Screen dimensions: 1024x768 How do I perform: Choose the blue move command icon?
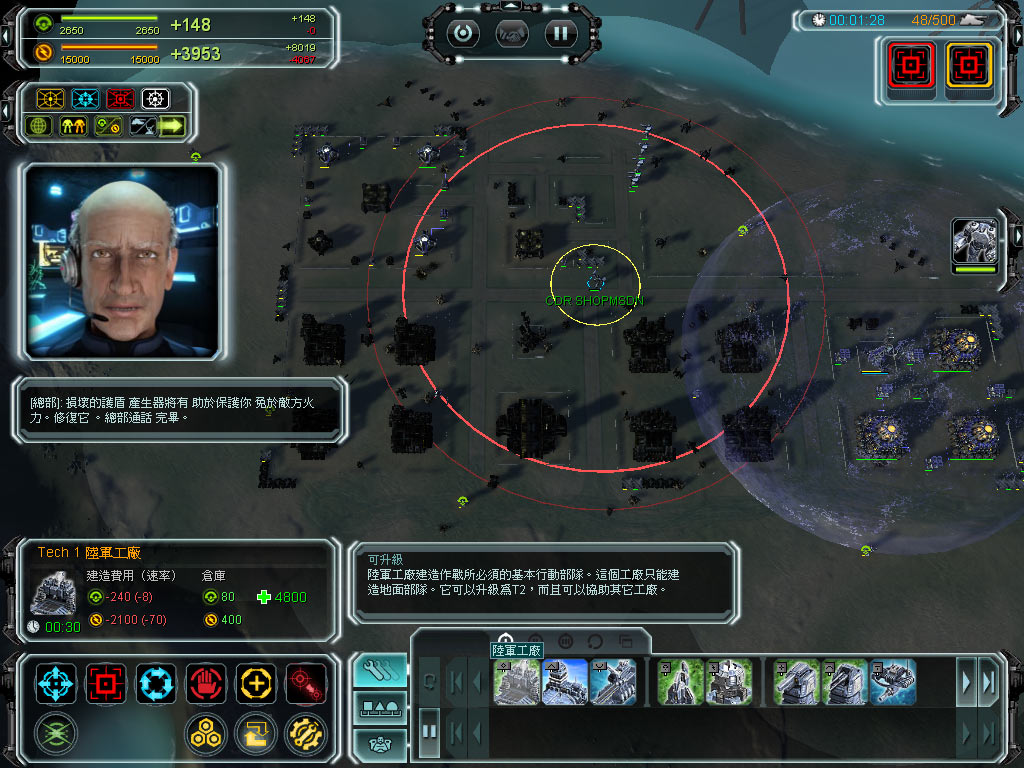tap(56, 683)
